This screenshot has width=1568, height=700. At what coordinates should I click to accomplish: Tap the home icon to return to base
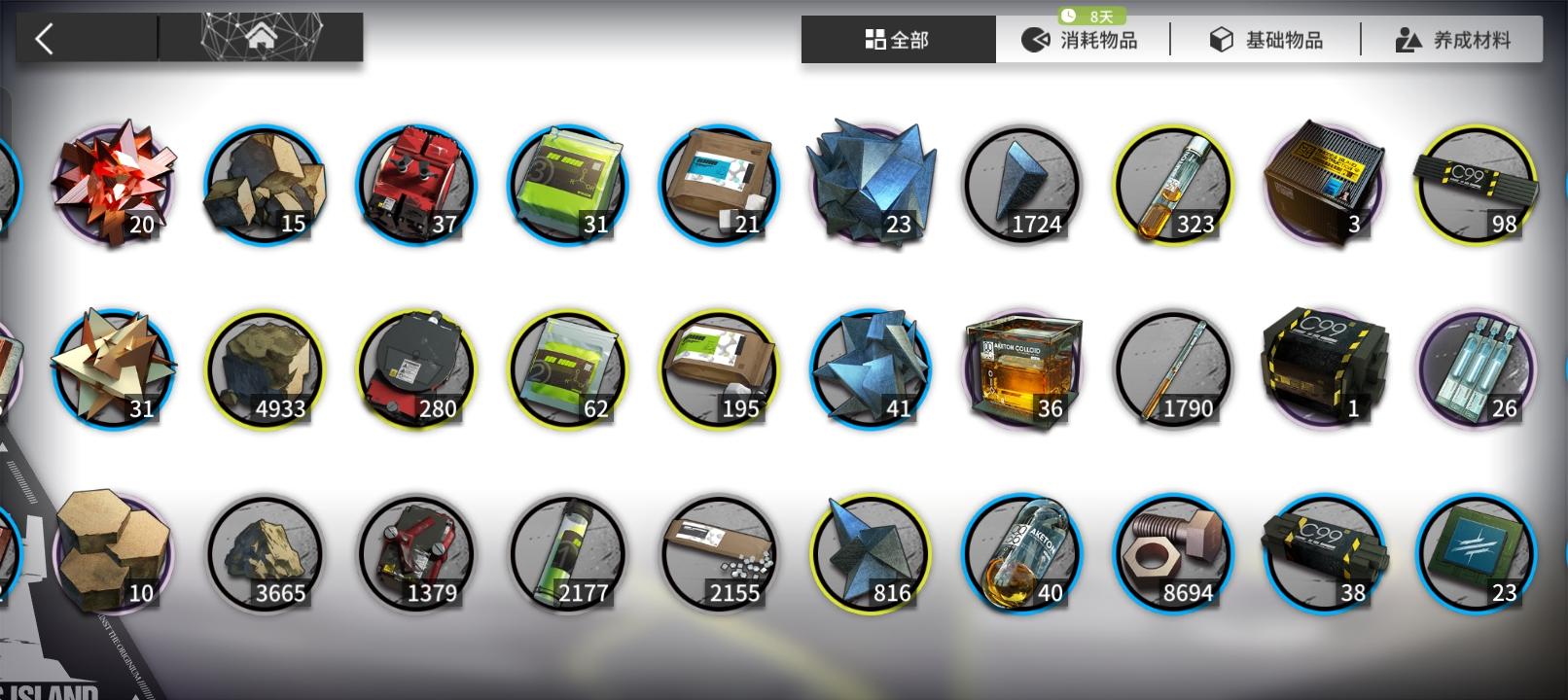(260, 37)
